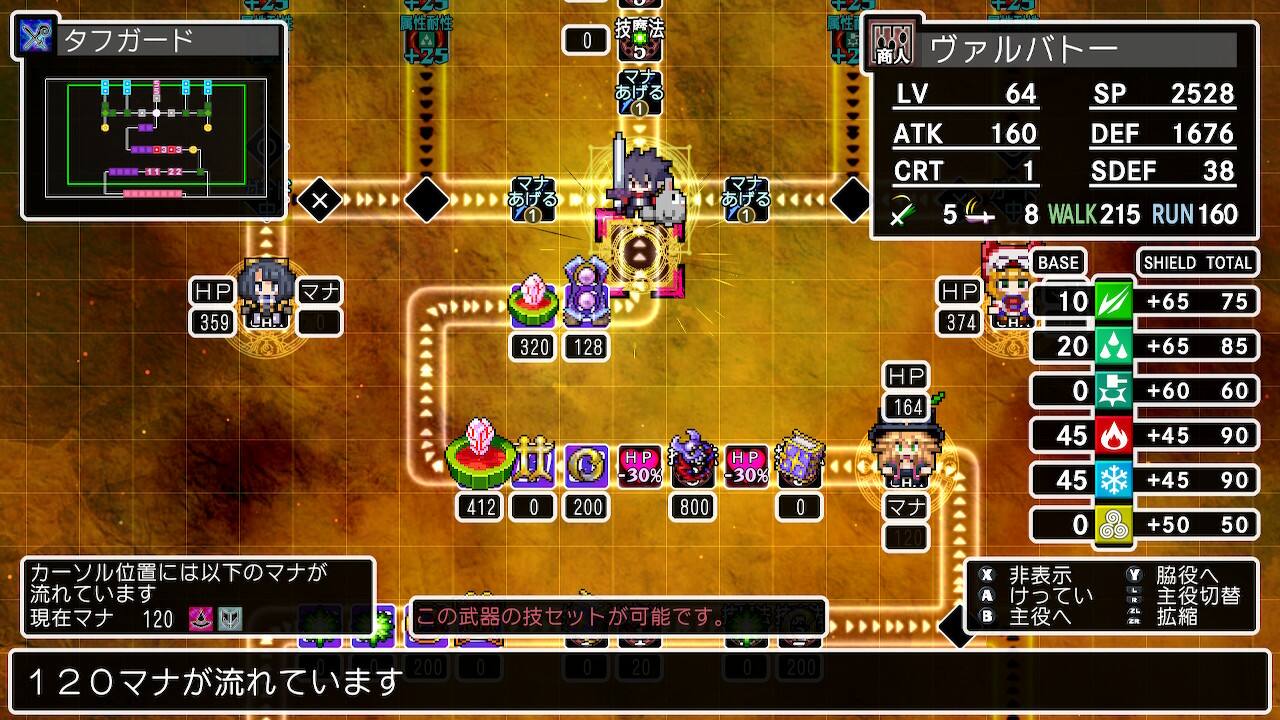
Task: Select the left マナあげる node
Action: [532, 199]
